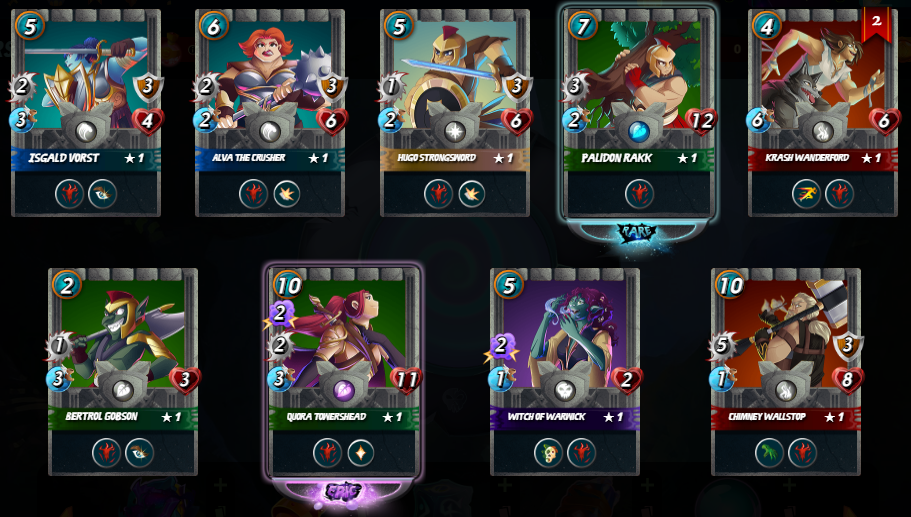Pick the epic Quora Towershead card
This screenshot has height=517, width=911.
click(343, 338)
